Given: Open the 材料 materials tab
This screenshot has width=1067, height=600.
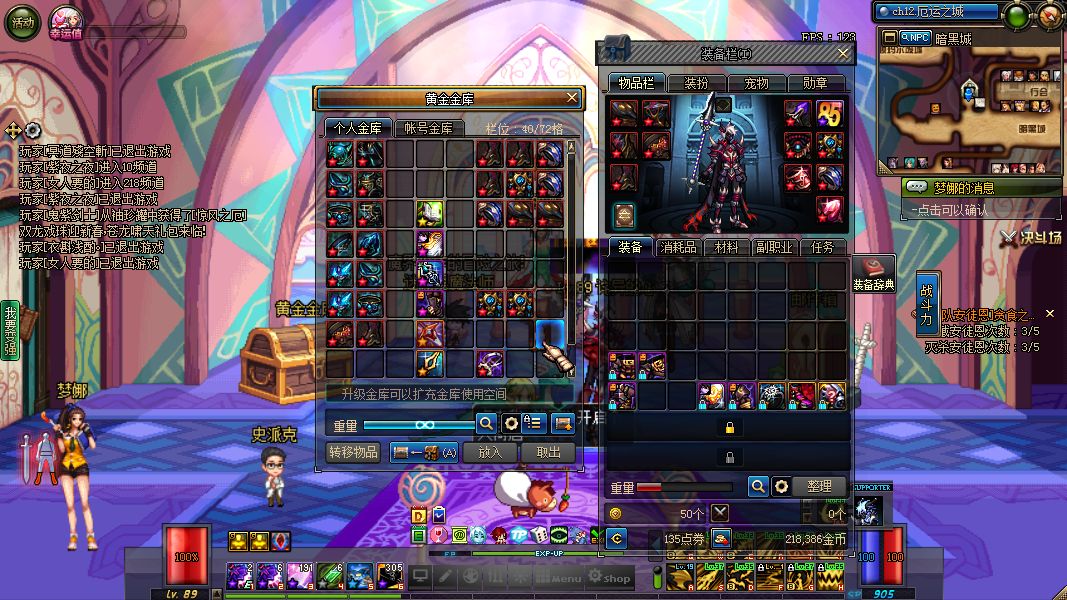Looking at the screenshot, I should tap(727, 247).
